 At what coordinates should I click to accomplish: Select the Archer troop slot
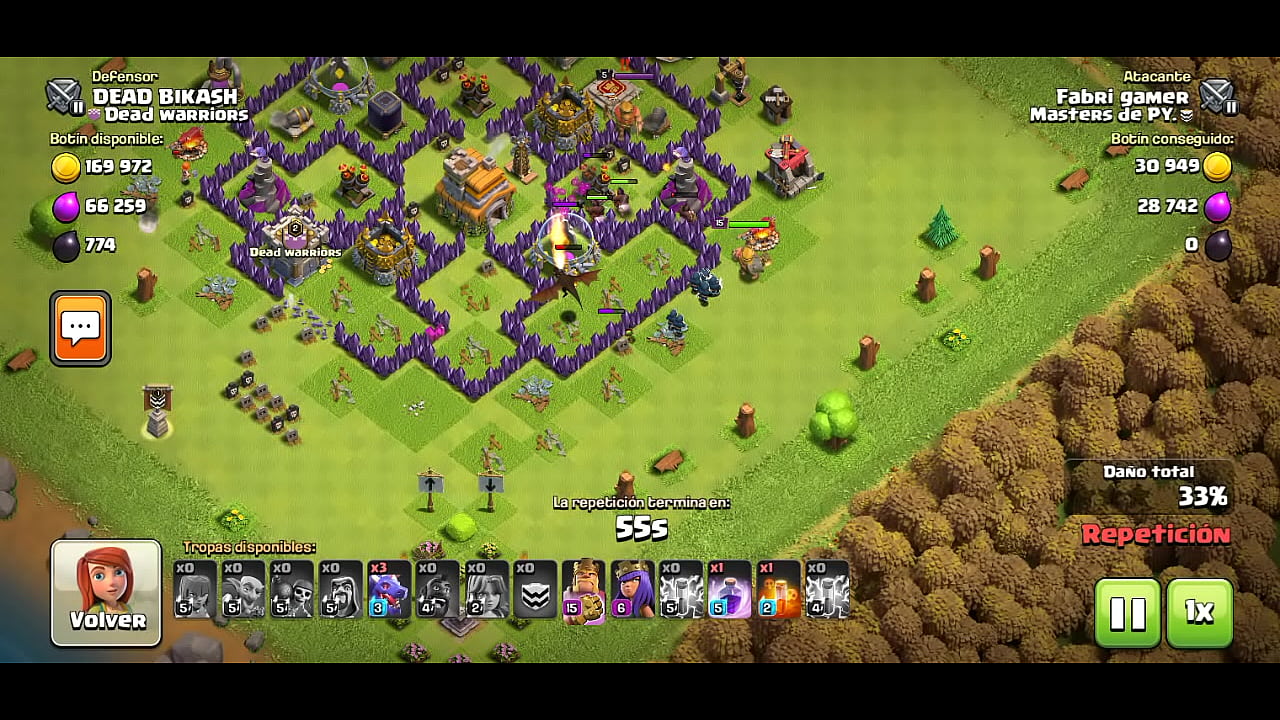coord(195,589)
